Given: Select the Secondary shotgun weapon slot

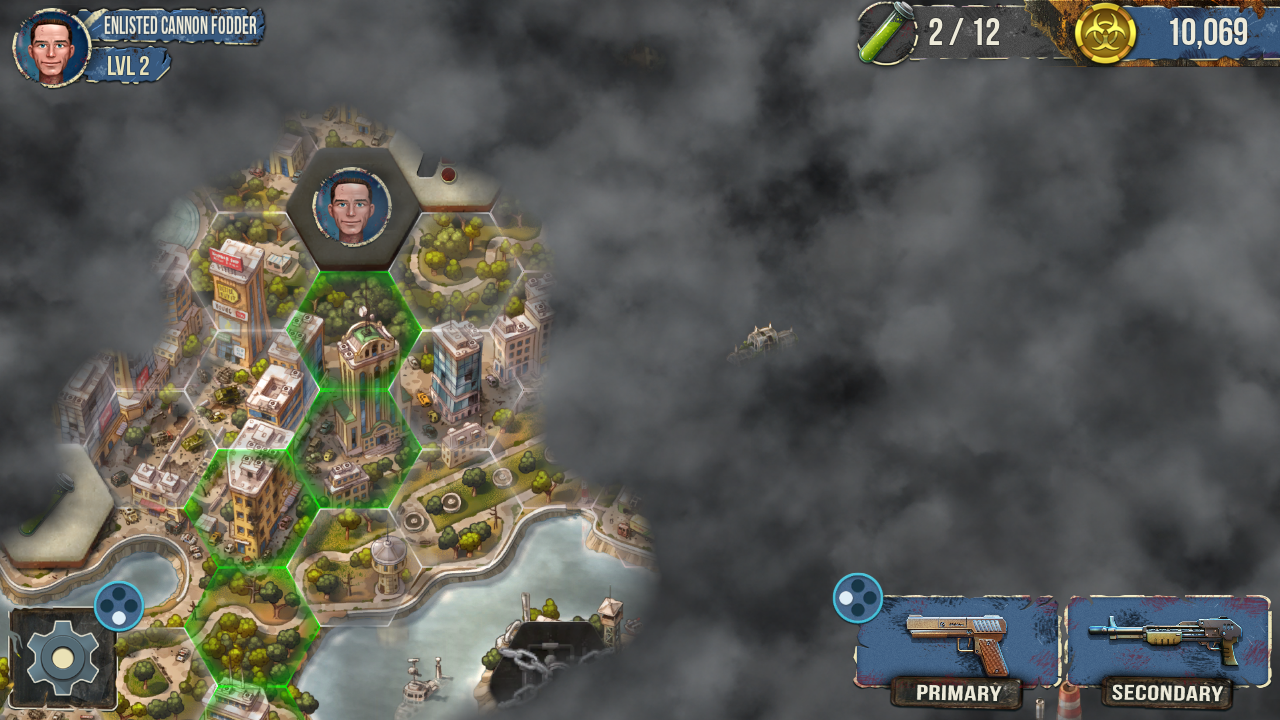Looking at the screenshot, I should (x=1167, y=641).
